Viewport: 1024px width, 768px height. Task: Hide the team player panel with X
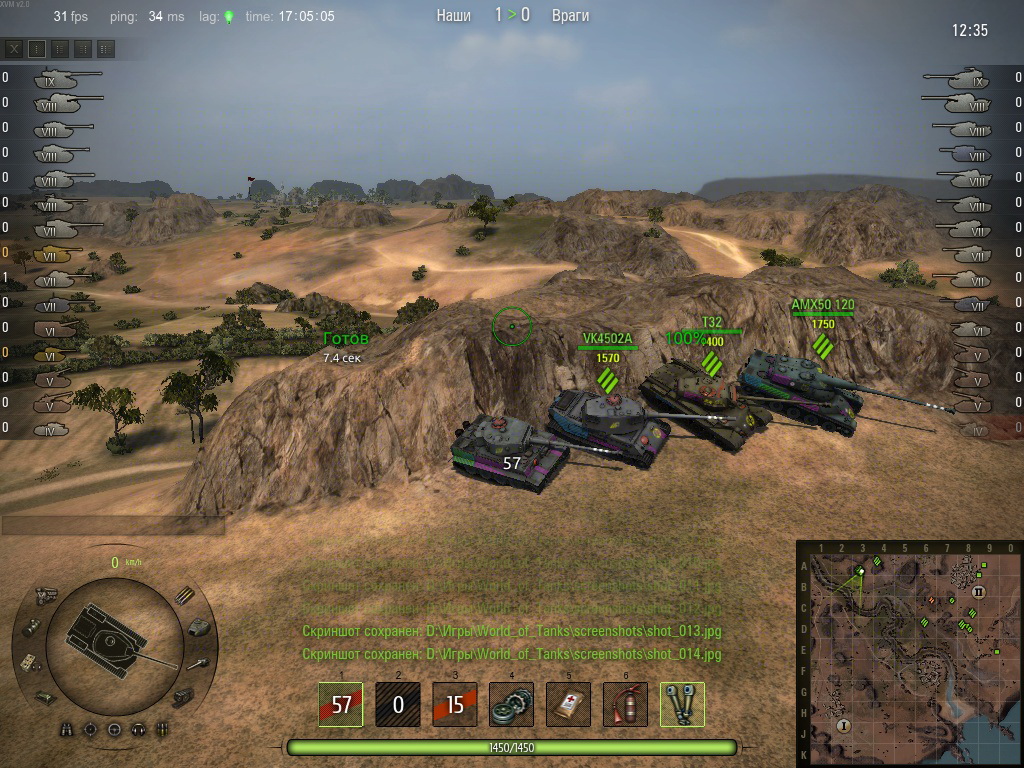pyautogui.click(x=14, y=48)
